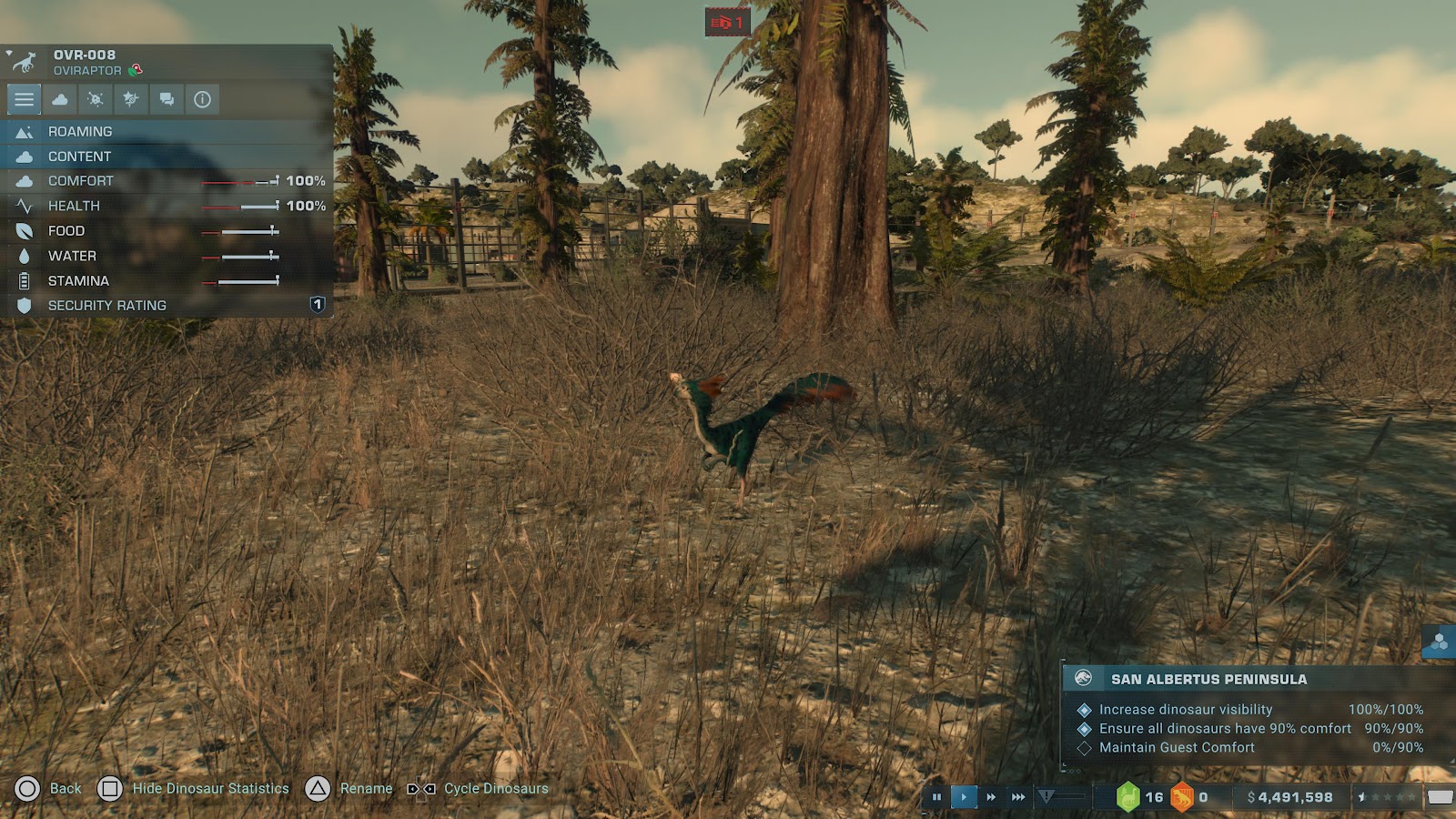Screen dimensions: 1456x819
Task: Show the DNA genome traits tab
Action: coord(131,99)
